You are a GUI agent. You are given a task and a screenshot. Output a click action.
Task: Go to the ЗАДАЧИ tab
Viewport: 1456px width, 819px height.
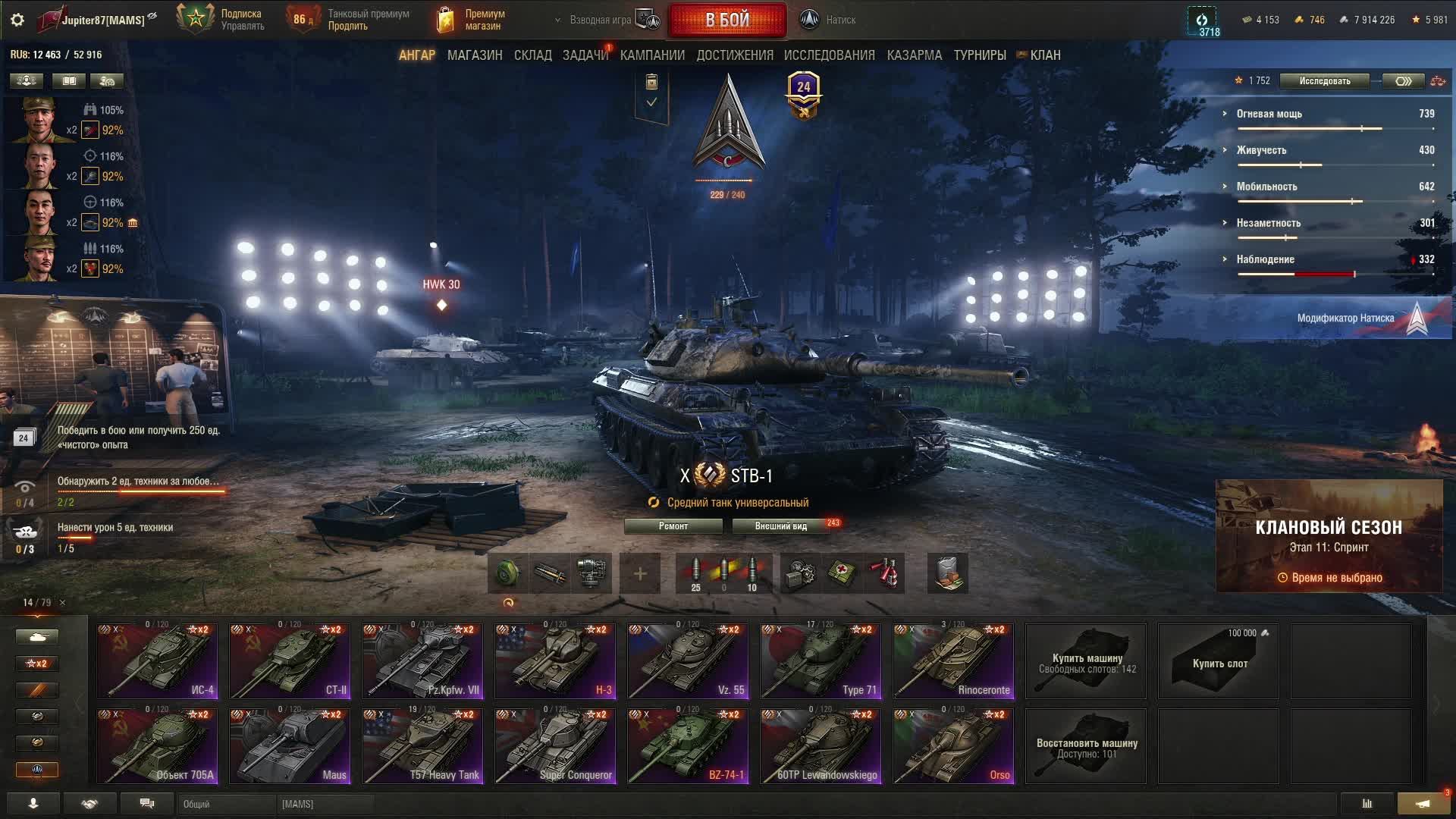coord(585,55)
